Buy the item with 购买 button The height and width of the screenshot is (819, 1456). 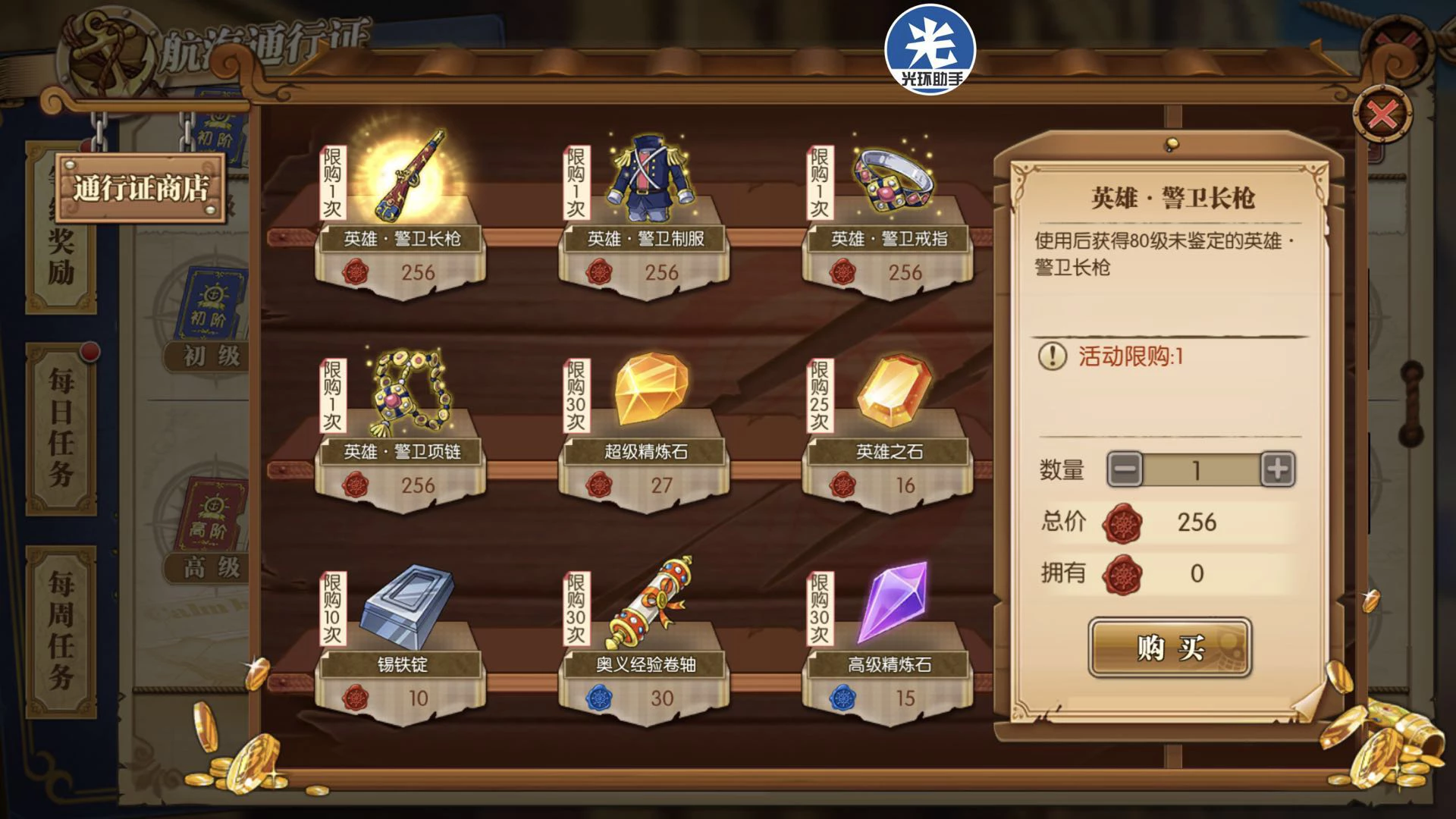tap(1169, 647)
